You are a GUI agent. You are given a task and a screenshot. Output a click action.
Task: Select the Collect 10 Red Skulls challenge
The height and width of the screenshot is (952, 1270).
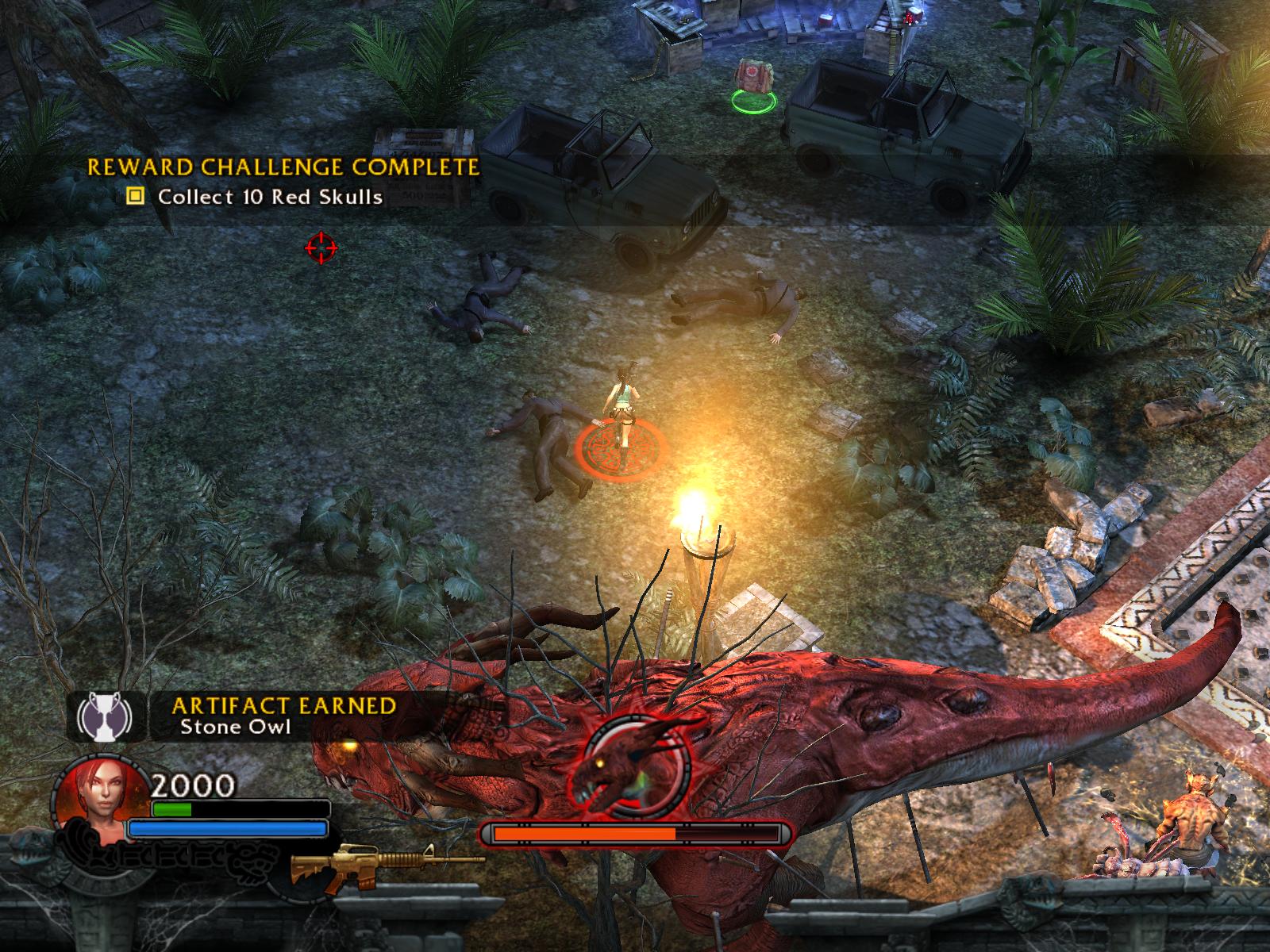pyautogui.click(x=270, y=197)
